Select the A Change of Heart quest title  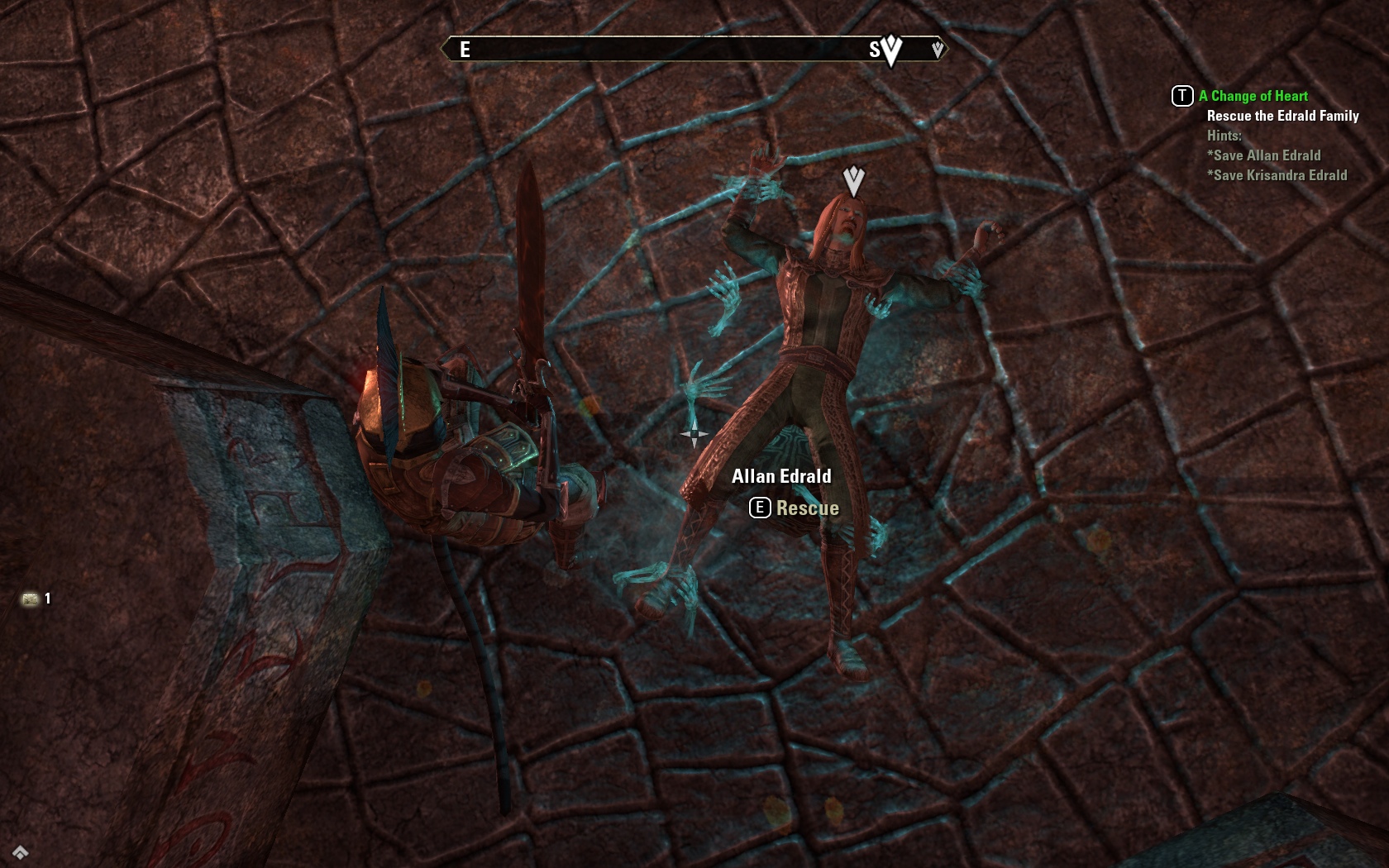[x=1253, y=96]
